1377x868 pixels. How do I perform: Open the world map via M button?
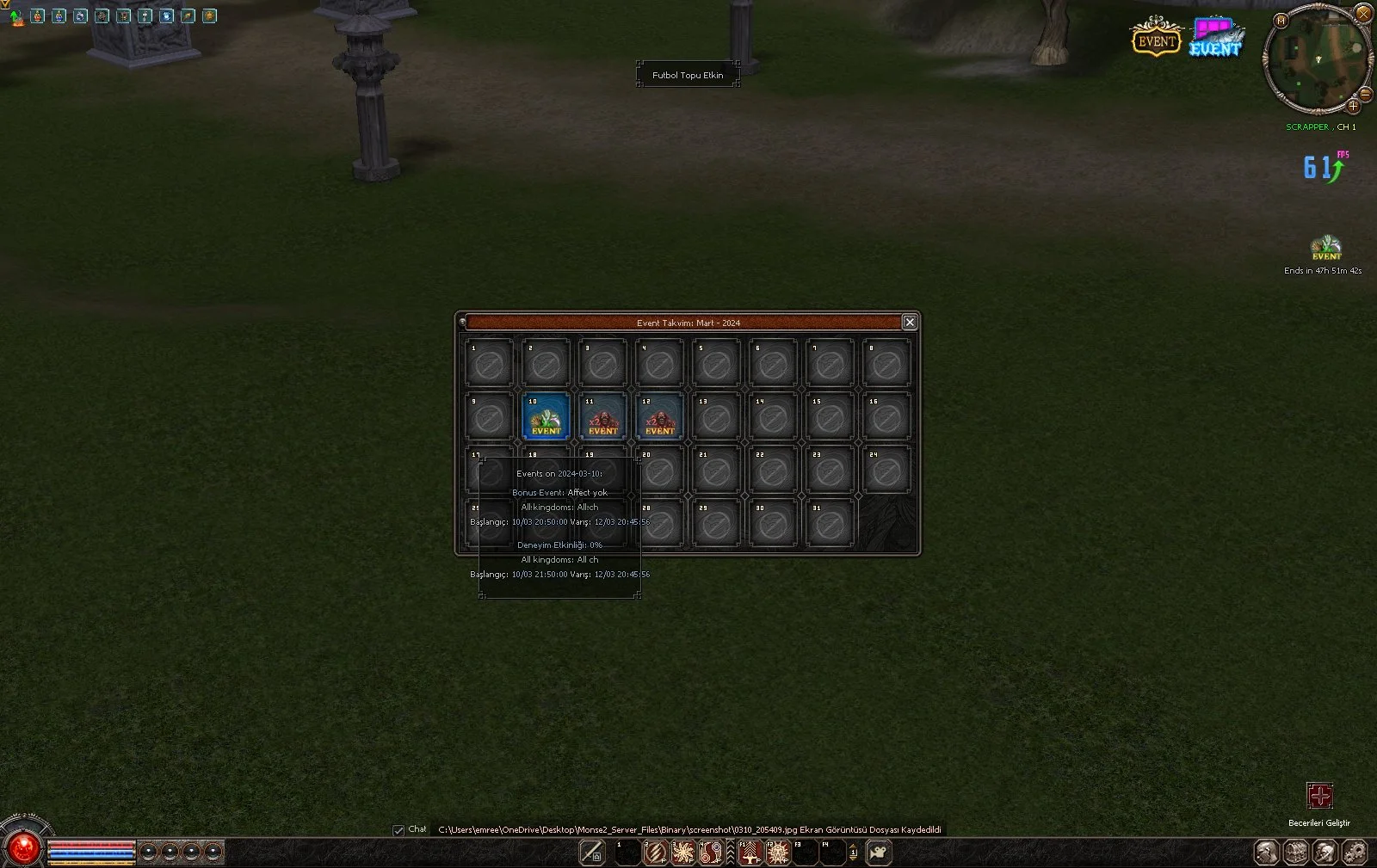(x=1281, y=21)
